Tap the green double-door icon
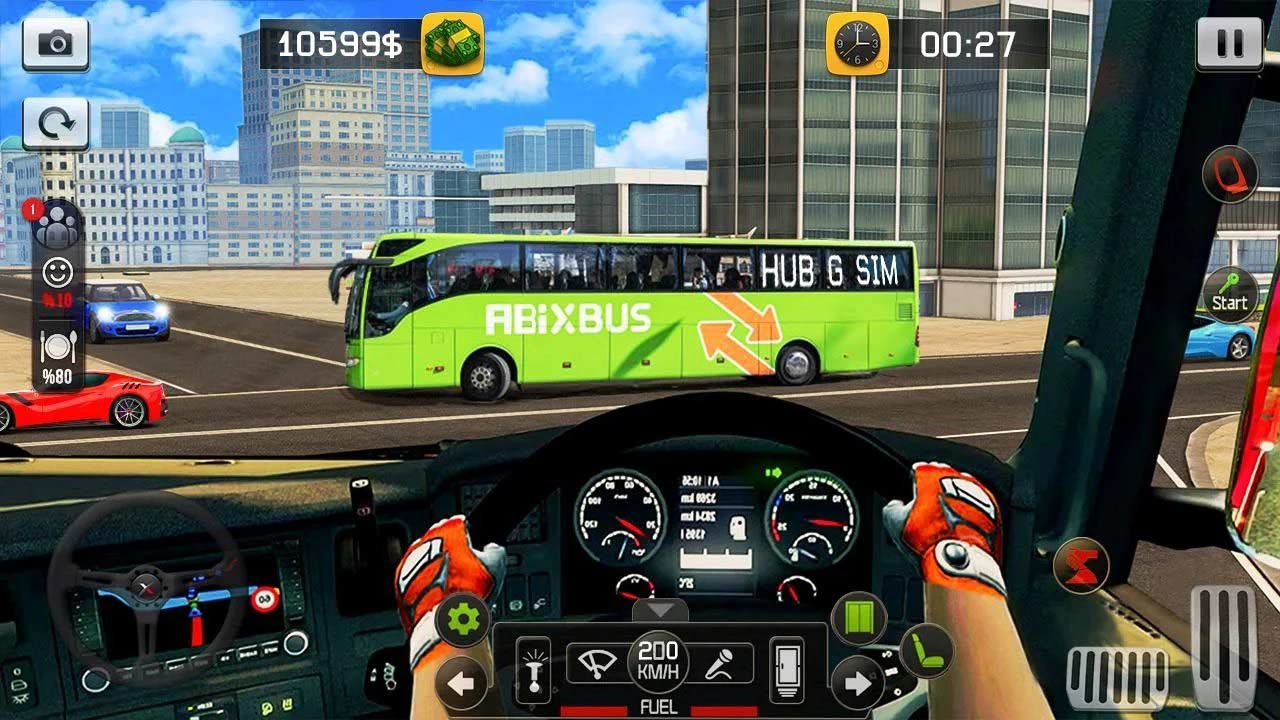This screenshot has width=1280, height=720. [859, 618]
